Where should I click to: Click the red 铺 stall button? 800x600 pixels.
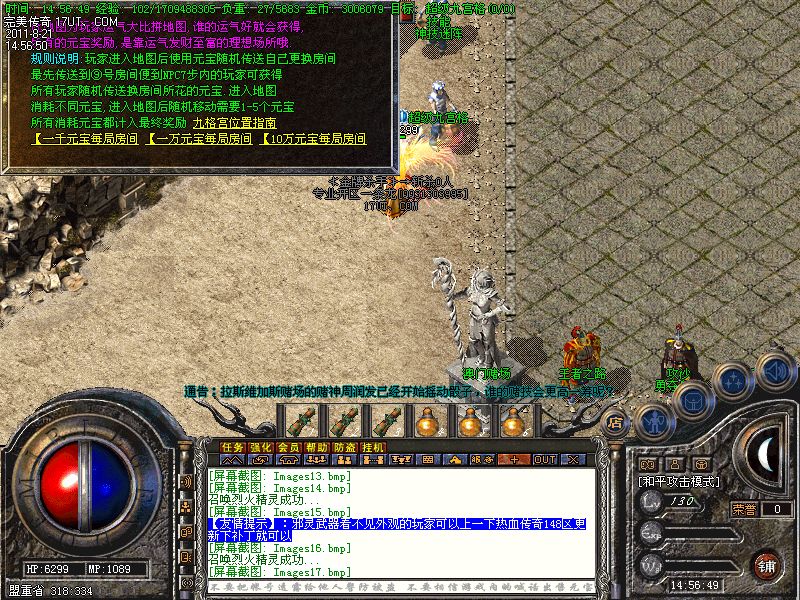[764, 565]
